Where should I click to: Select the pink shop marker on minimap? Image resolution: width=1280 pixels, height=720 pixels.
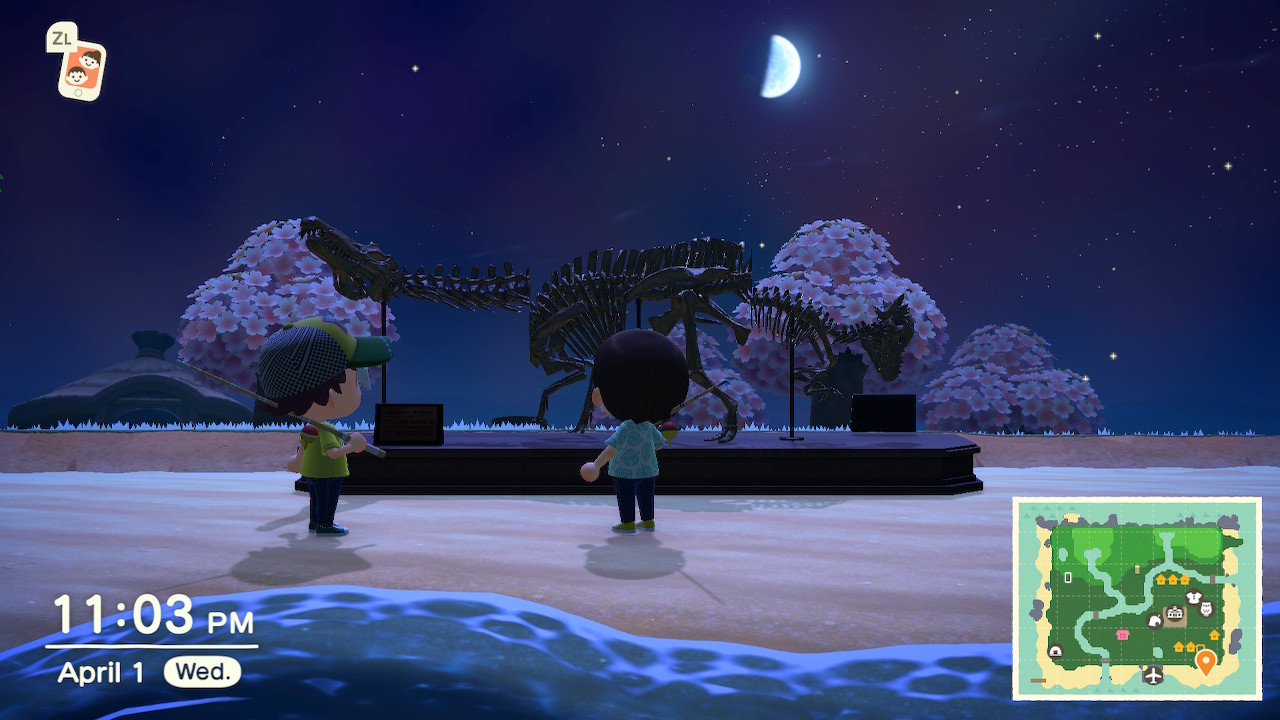1122,634
